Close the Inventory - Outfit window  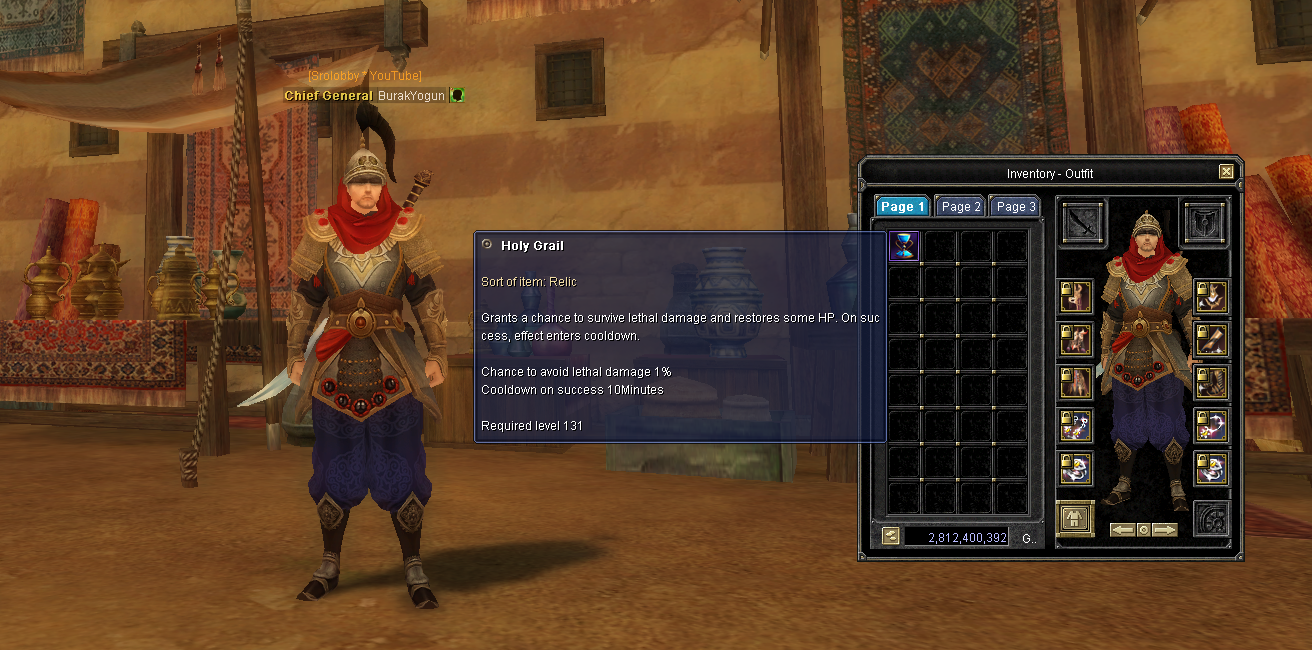point(1226,172)
